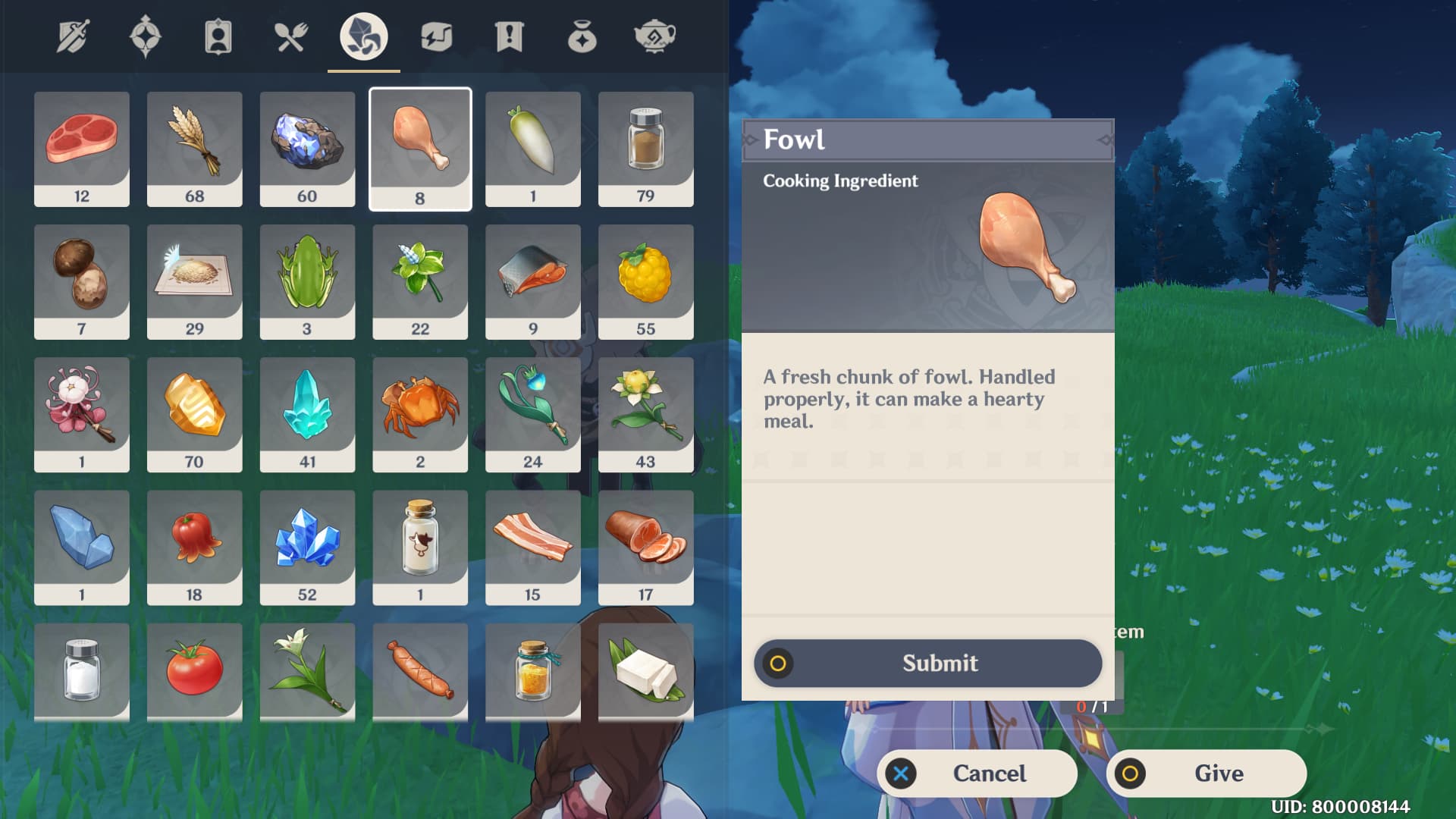
Task: Pick the Pepper jar slot
Action: click(x=646, y=149)
